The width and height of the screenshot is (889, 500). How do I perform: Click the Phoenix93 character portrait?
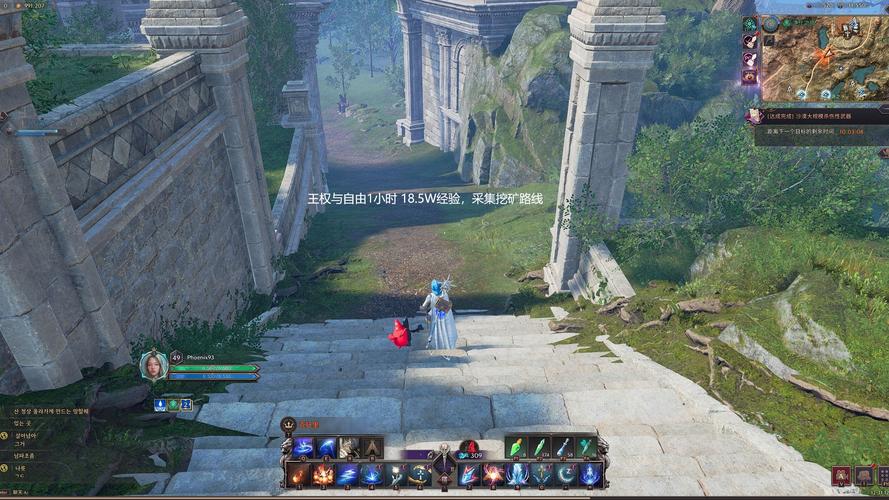153,366
